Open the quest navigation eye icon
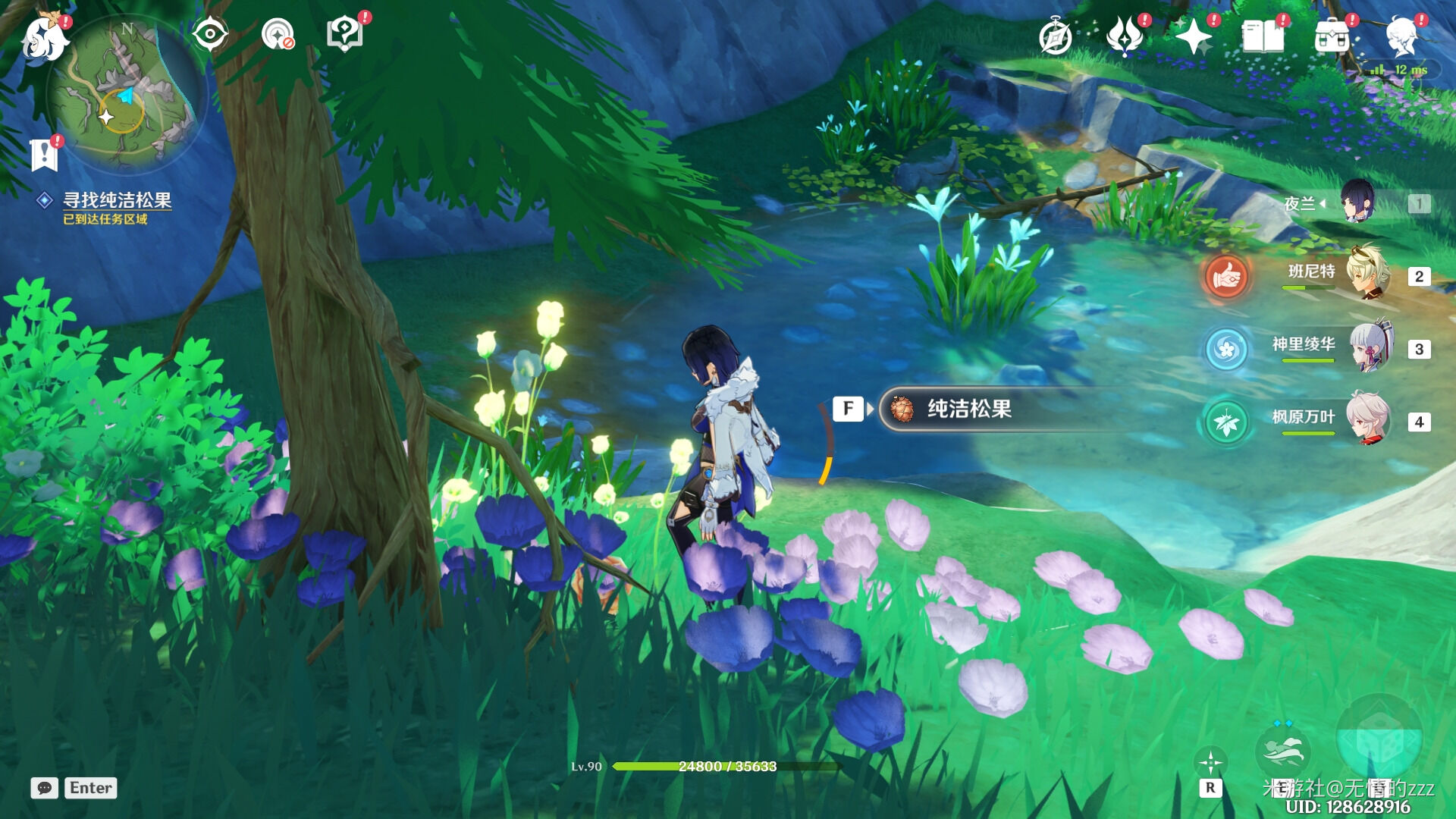The height and width of the screenshot is (819, 1456). coord(210,32)
